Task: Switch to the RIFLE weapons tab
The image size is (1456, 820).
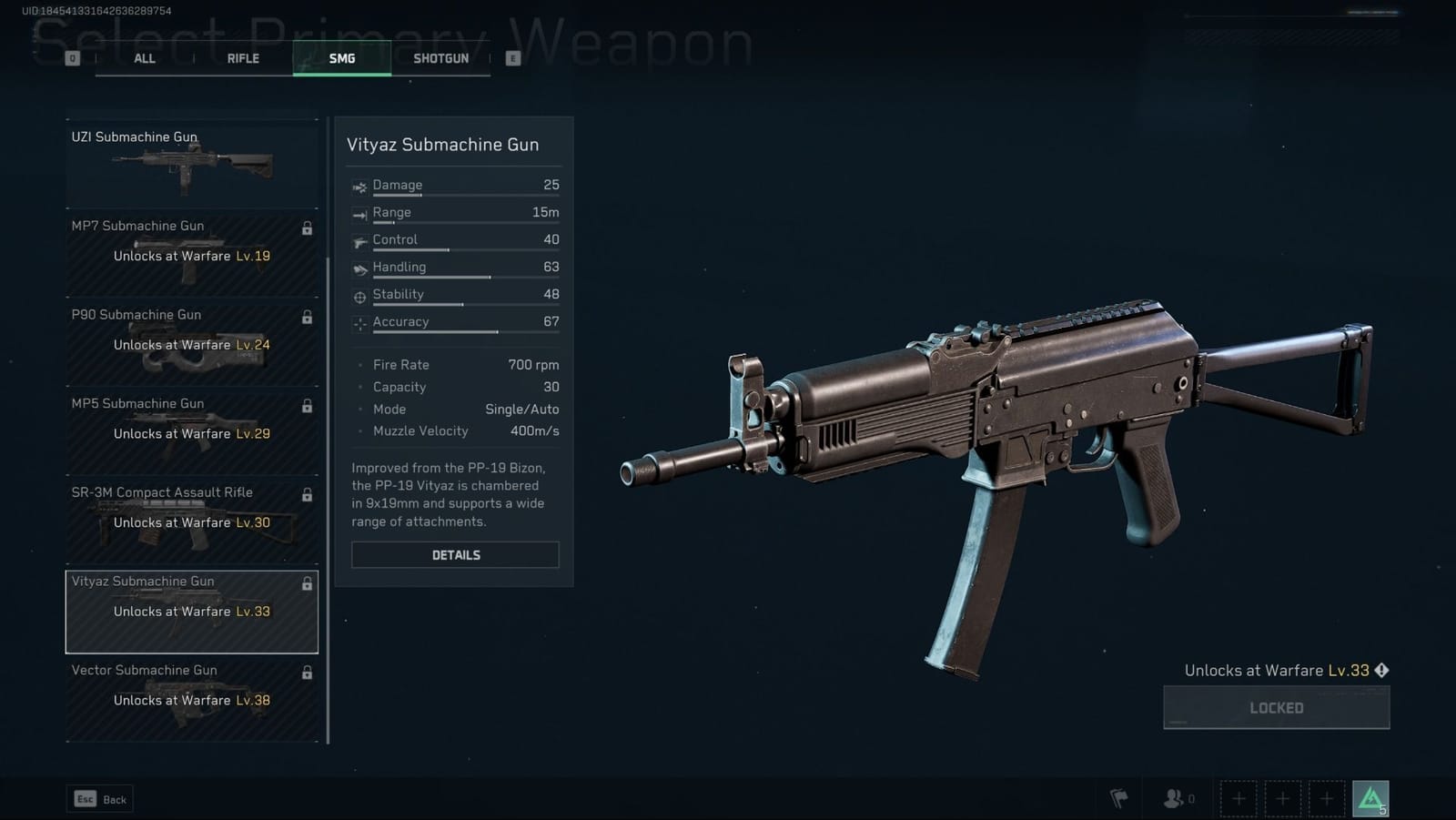Action: pyautogui.click(x=242, y=57)
